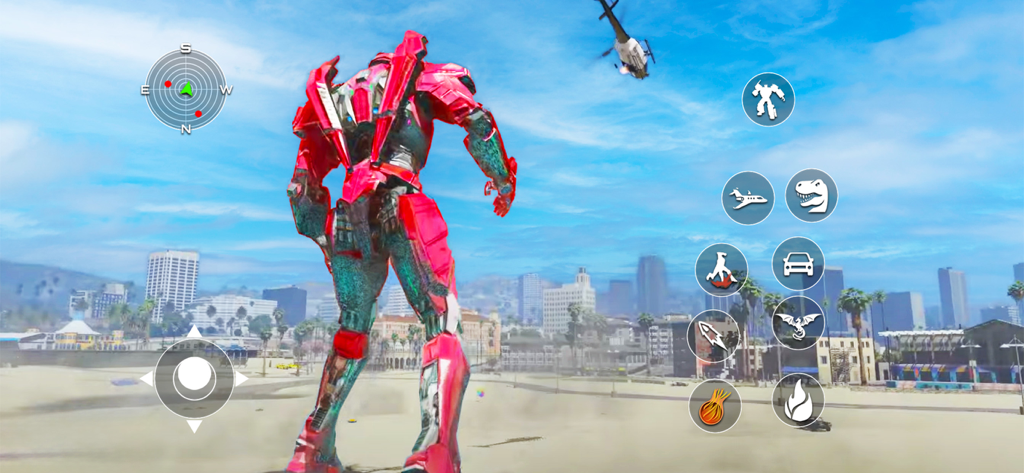1024x473 pixels.
Task: Tap the joystick's left arrow
Action: tap(146, 379)
